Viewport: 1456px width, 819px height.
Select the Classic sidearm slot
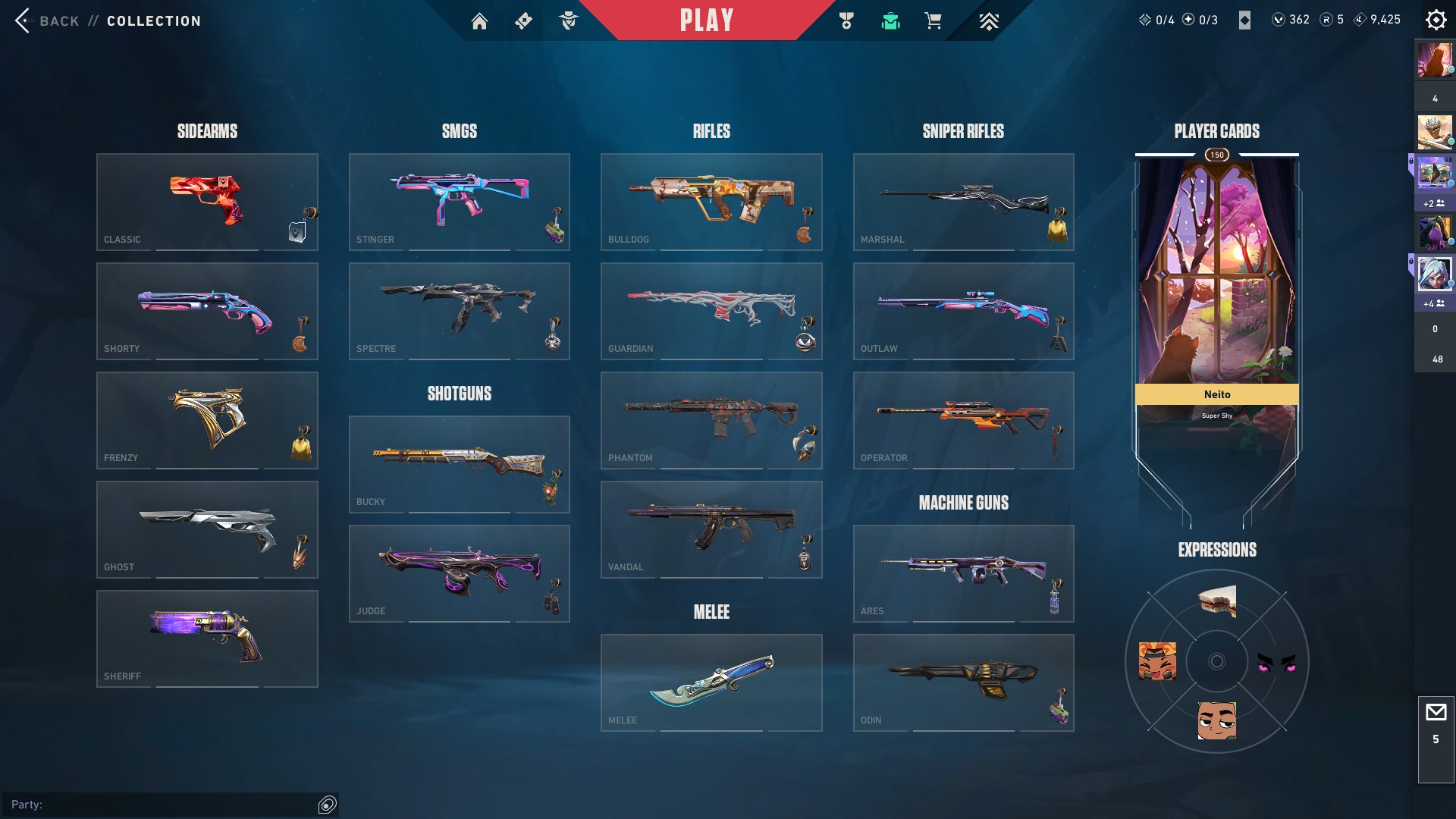click(206, 202)
